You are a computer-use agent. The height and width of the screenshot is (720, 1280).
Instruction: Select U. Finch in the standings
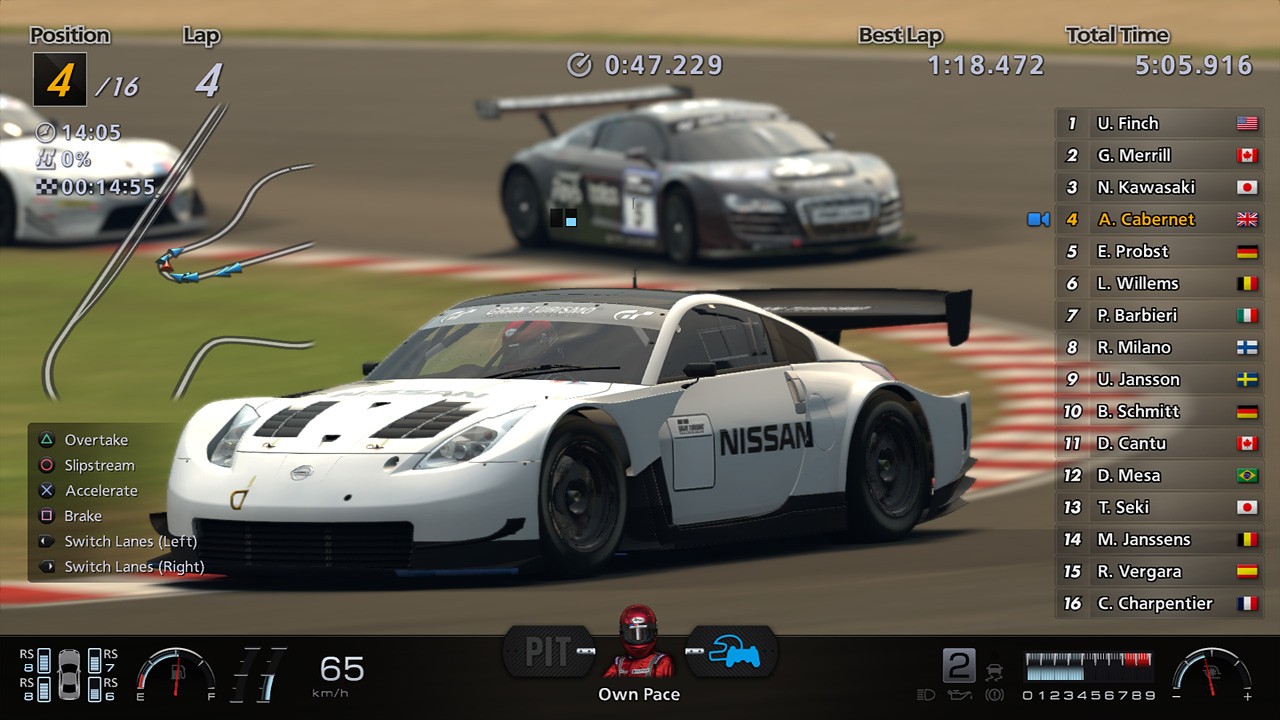[1160, 123]
